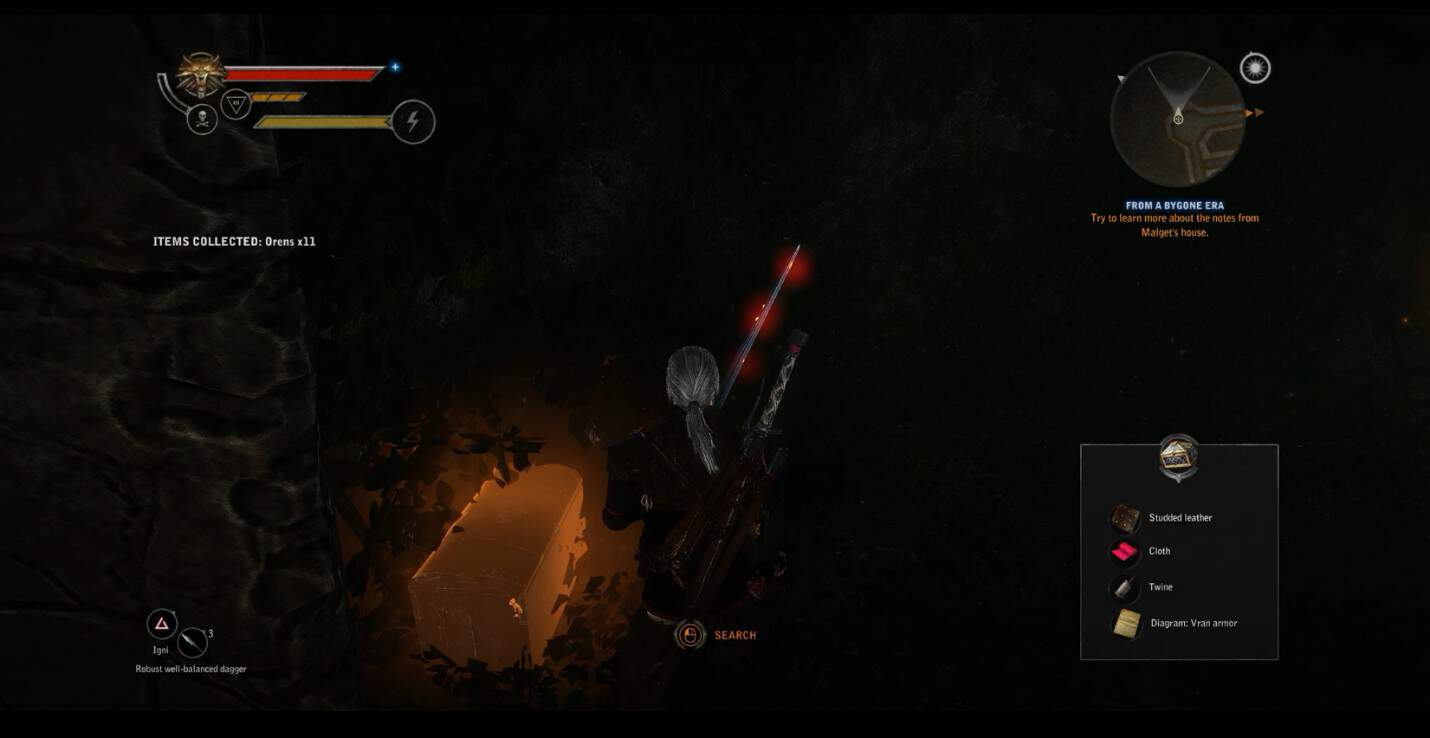Click the orange quest arrow beside minimap
The width and height of the screenshot is (1430, 738).
[x=1254, y=113]
